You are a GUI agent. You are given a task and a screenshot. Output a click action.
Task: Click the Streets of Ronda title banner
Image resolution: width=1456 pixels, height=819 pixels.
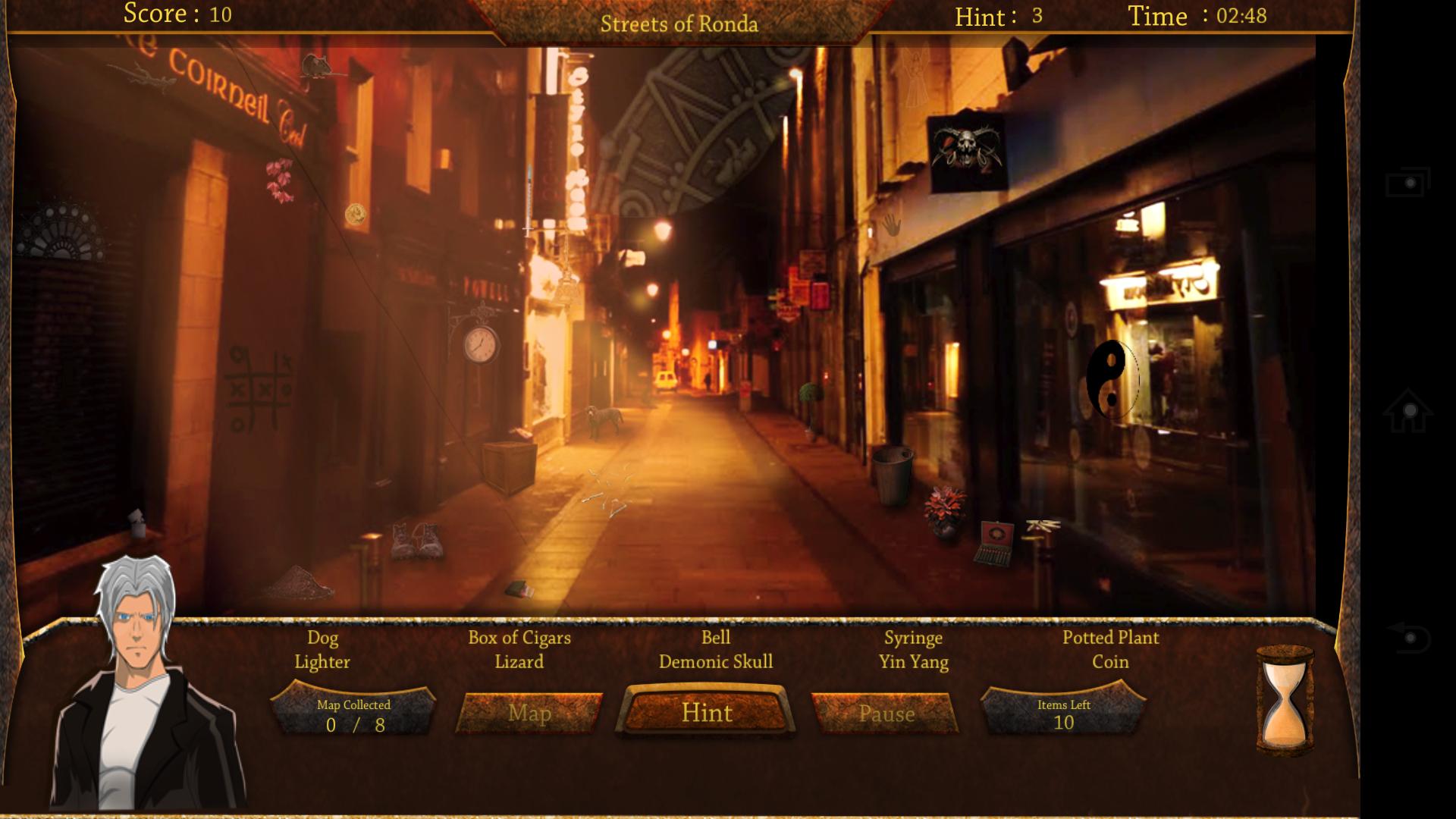click(x=680, y=24)
